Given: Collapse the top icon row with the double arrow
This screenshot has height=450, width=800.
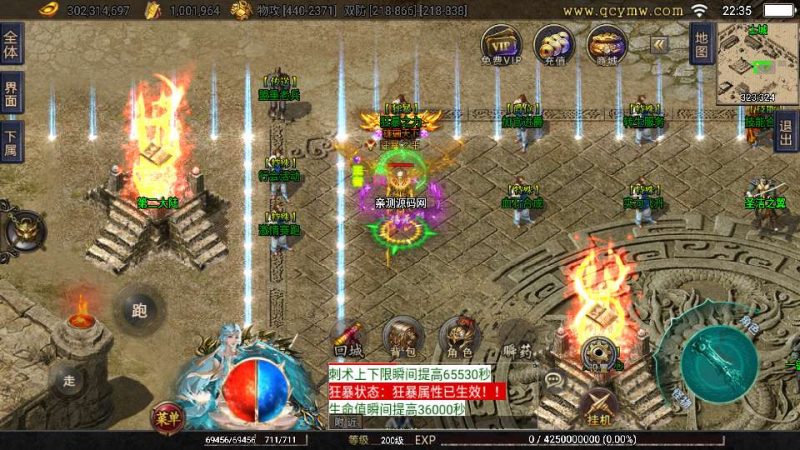Looking at the screenshot, I should (x=659, y=44).
